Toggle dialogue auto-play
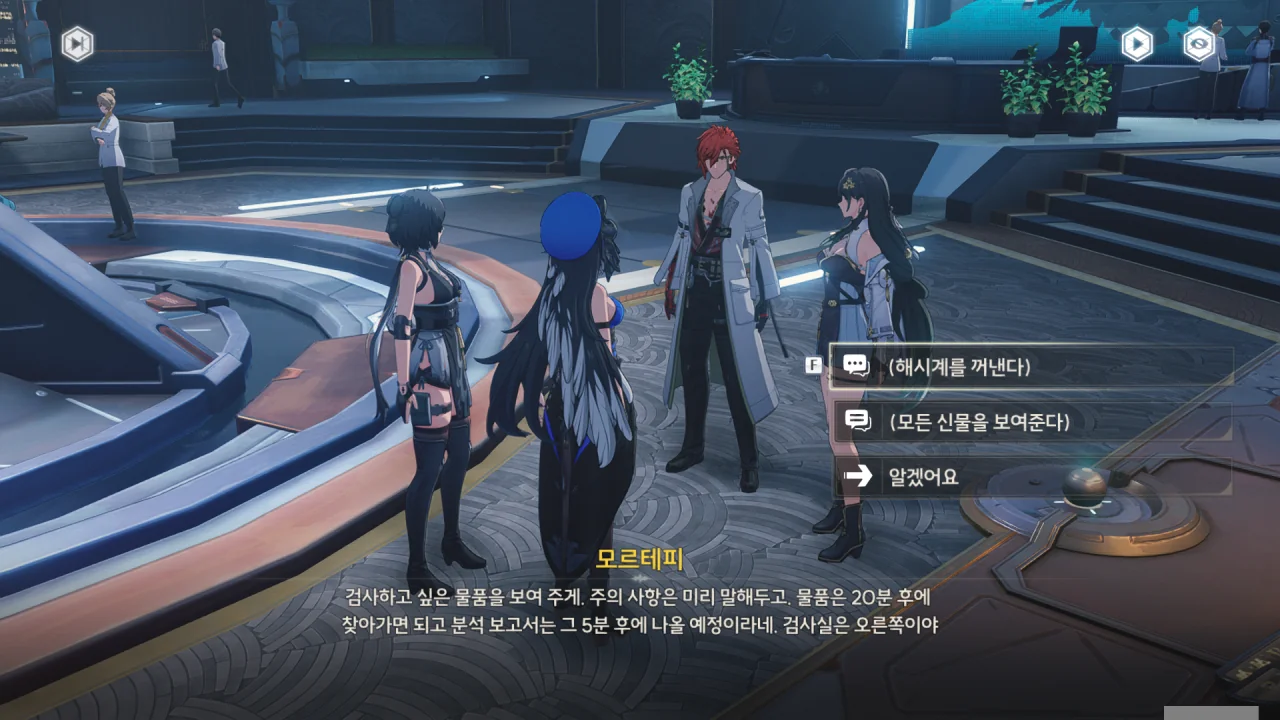 pos(1137,44)
